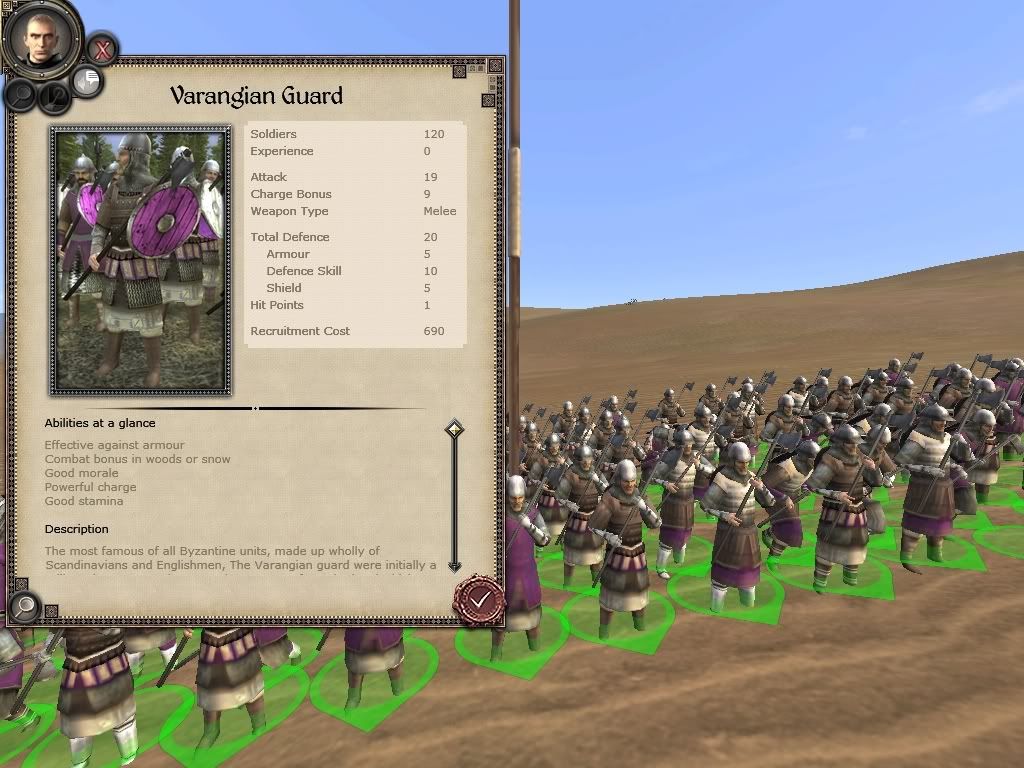Click the scroll-down arrow of the description

(x=454, y=566)
